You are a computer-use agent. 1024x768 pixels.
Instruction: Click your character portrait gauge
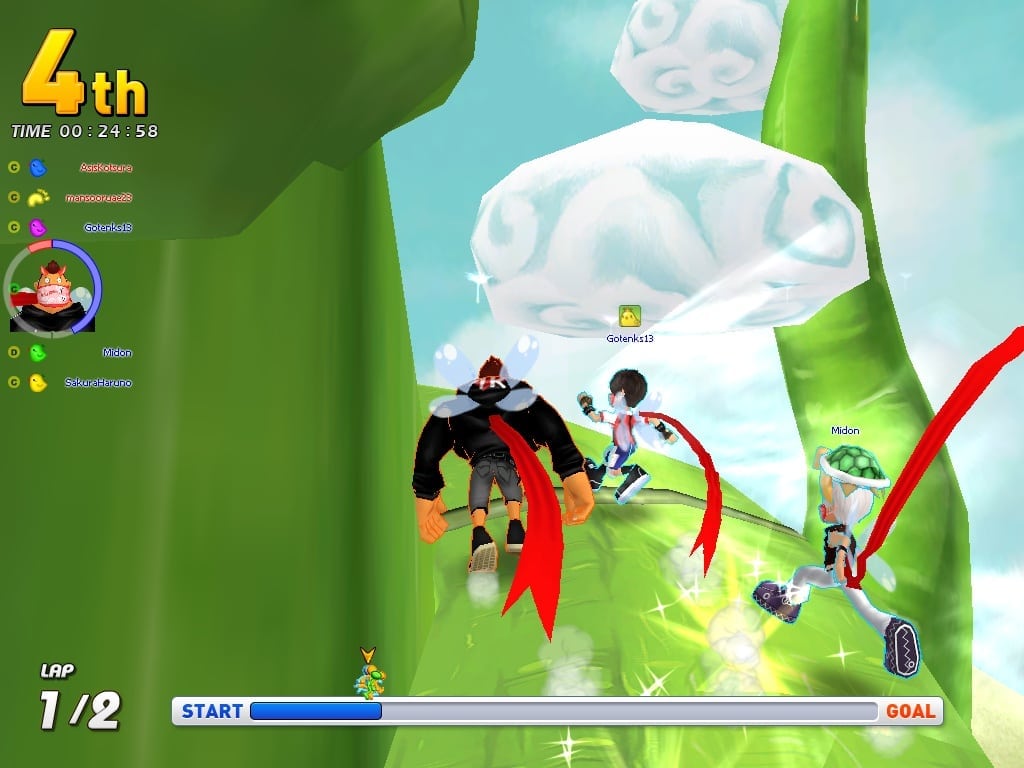(54, 289)
